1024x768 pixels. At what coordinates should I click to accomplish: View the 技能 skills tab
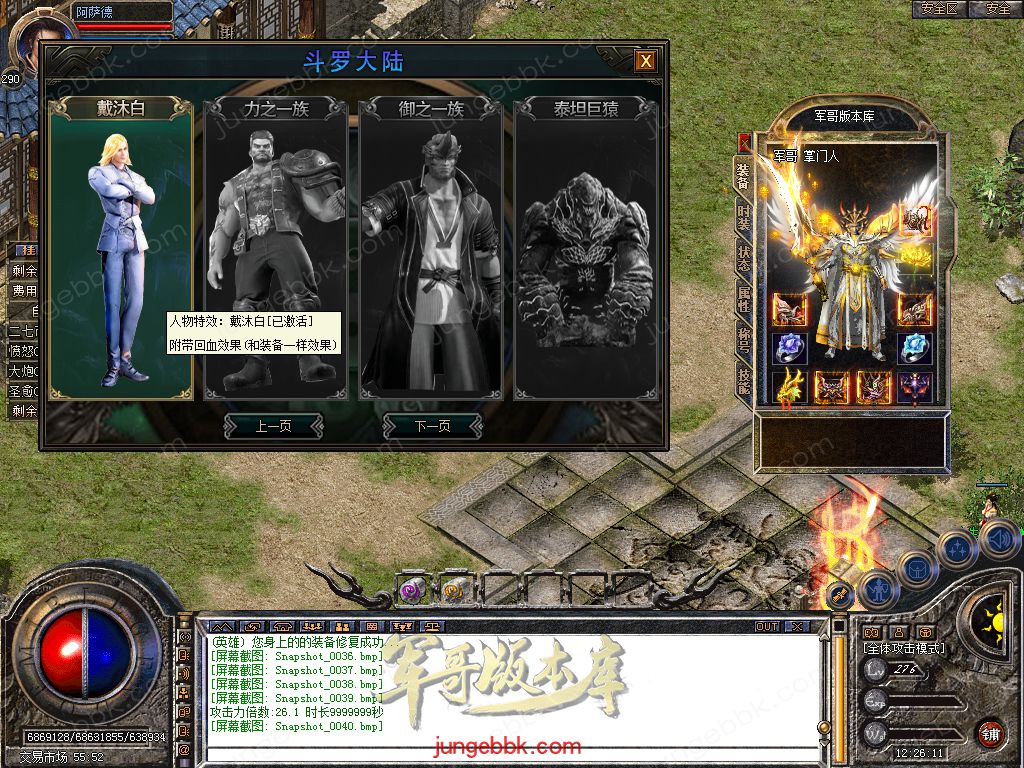coord(743,379)
